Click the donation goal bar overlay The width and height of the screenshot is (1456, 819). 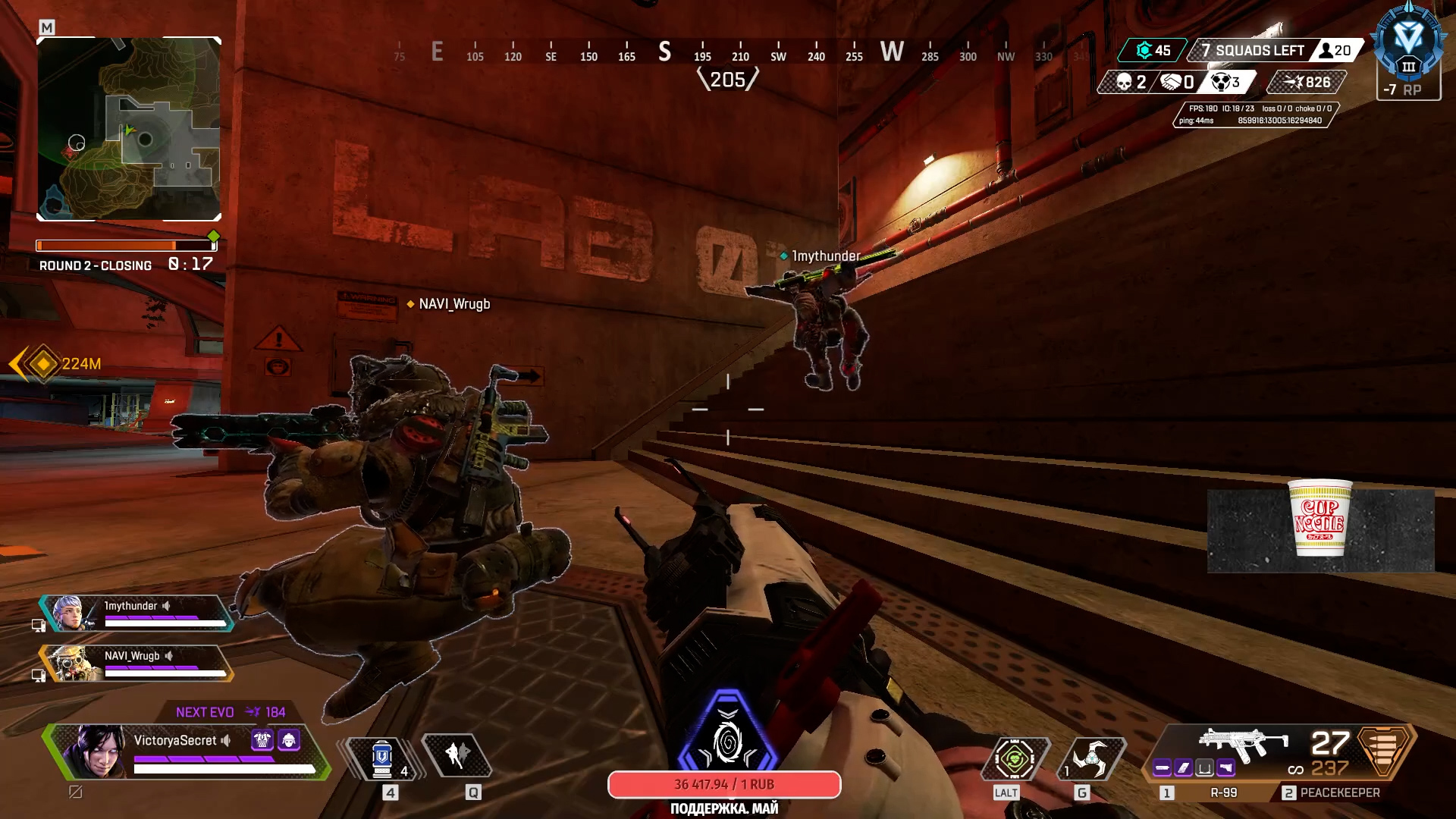click(x=724, y=785)
